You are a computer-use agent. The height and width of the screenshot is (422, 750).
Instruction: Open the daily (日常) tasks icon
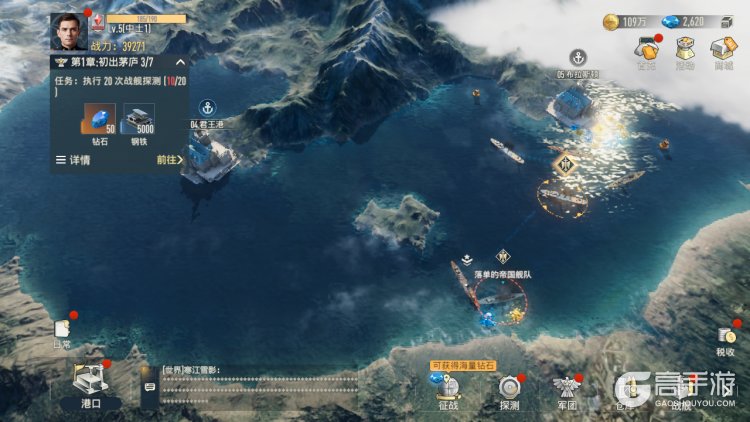click(62, 331)
